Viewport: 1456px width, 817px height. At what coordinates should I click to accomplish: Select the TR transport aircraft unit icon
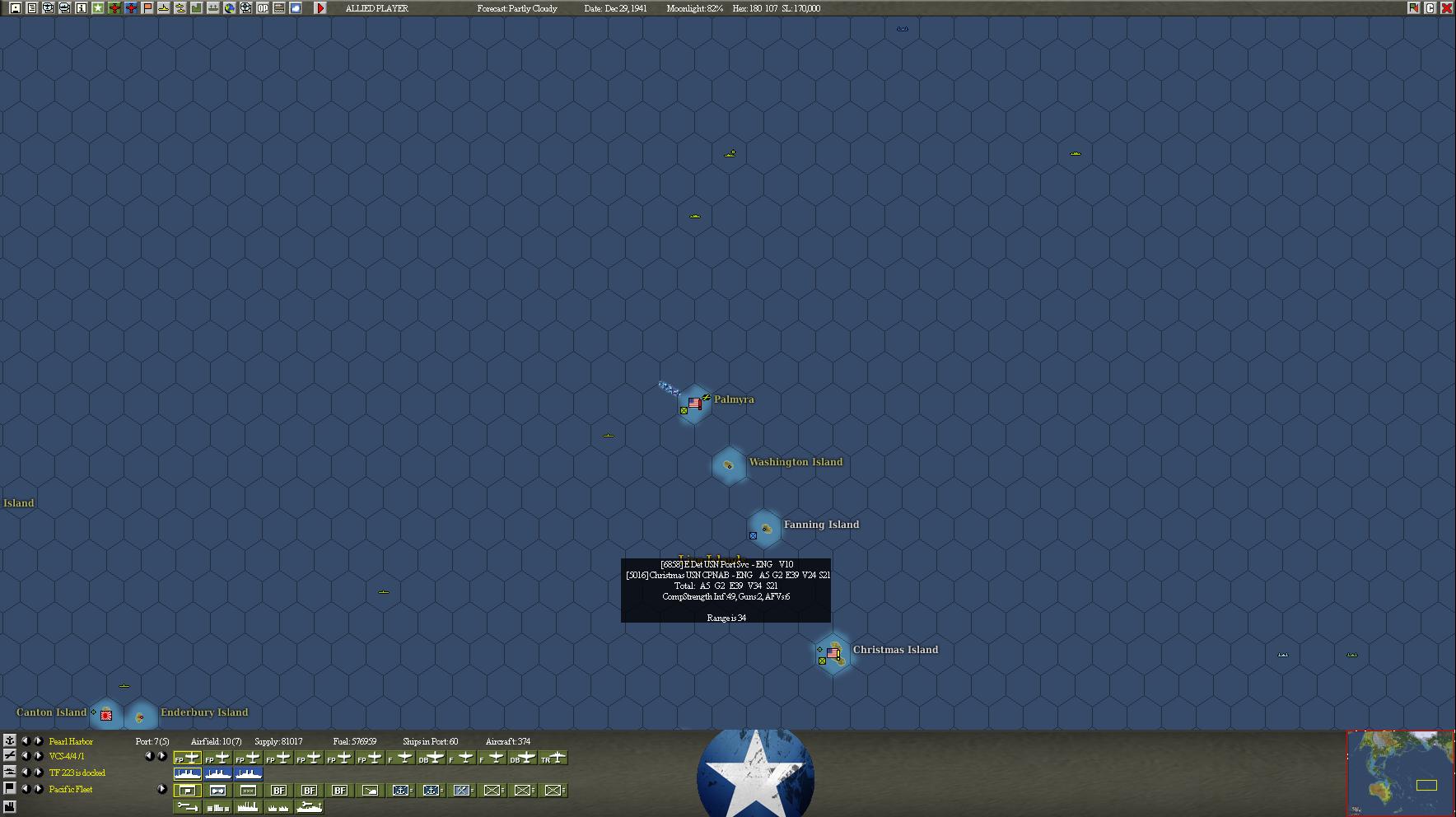[x=554, y=759]
